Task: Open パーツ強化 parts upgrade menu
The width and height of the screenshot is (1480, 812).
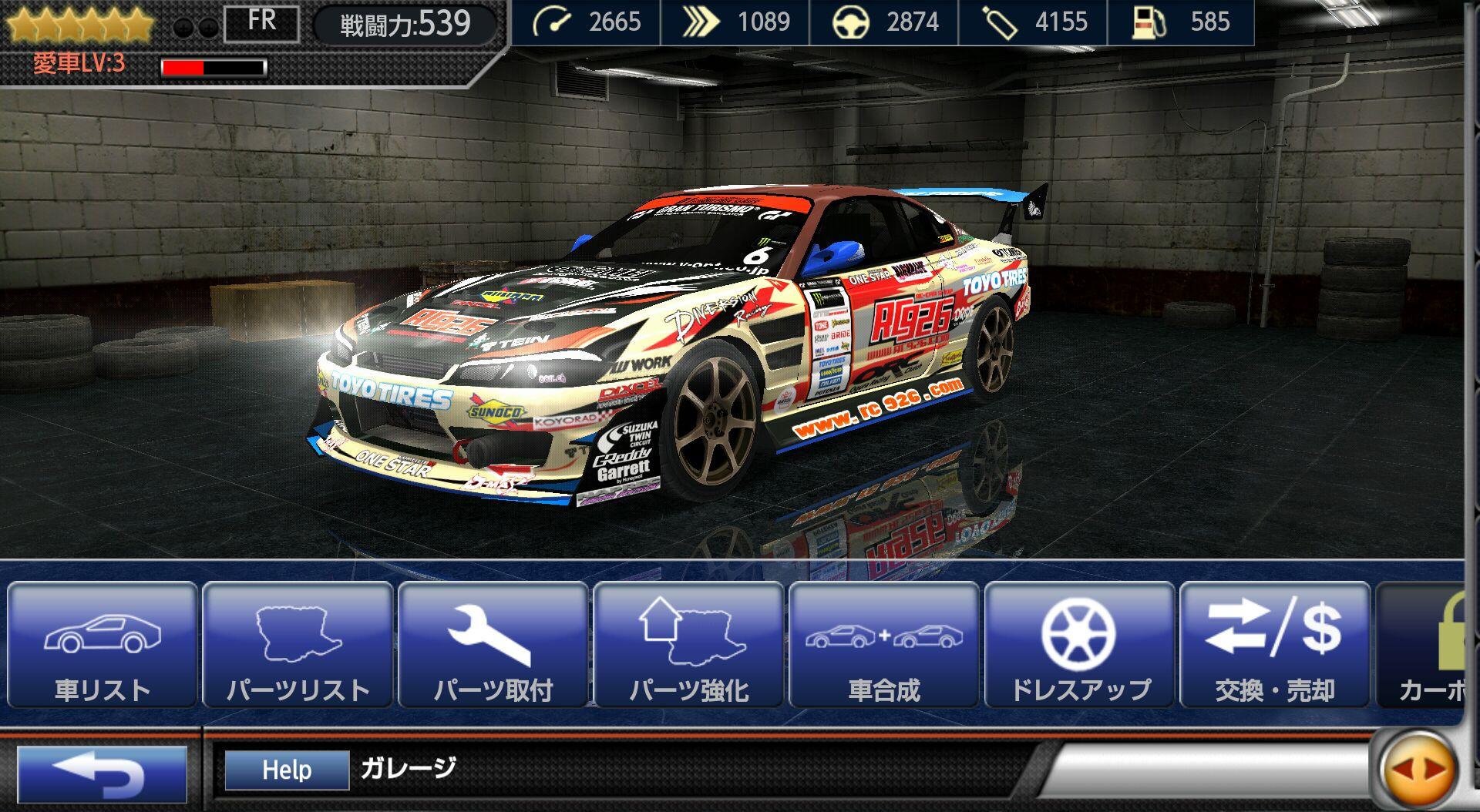Action: 689,646
